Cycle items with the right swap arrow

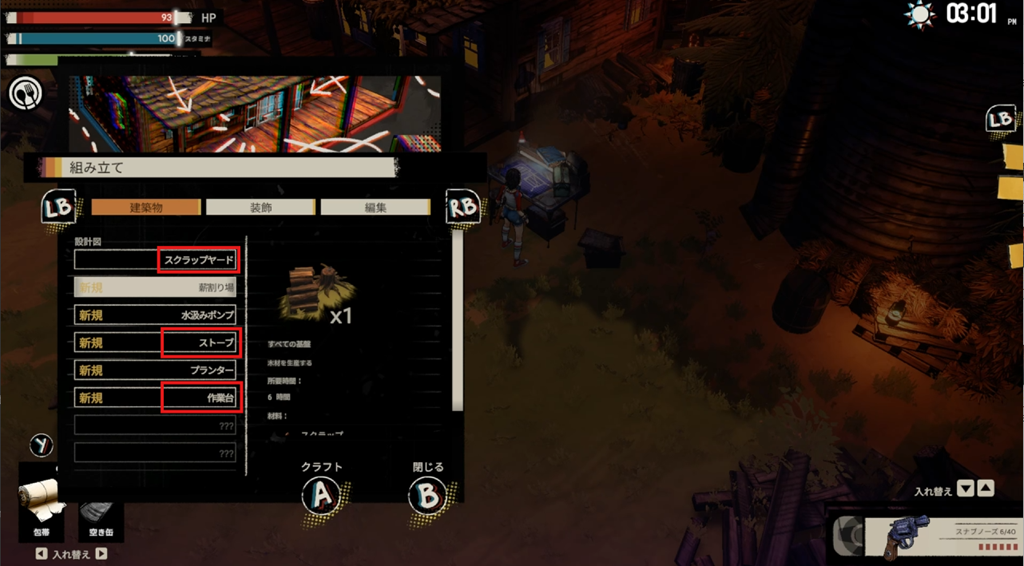pos(101,554)
